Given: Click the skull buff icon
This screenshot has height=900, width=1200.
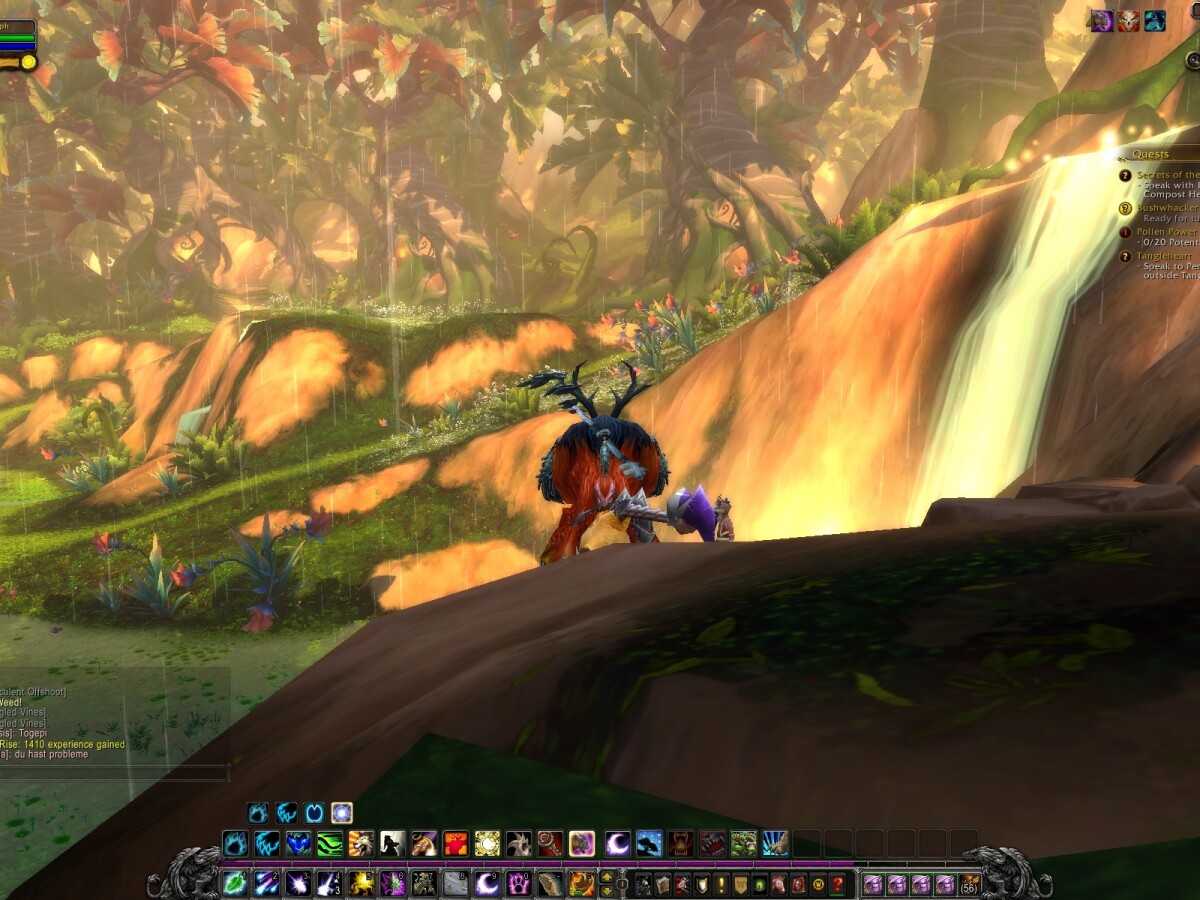Looking at the screenshot, I should [1128, 21].
